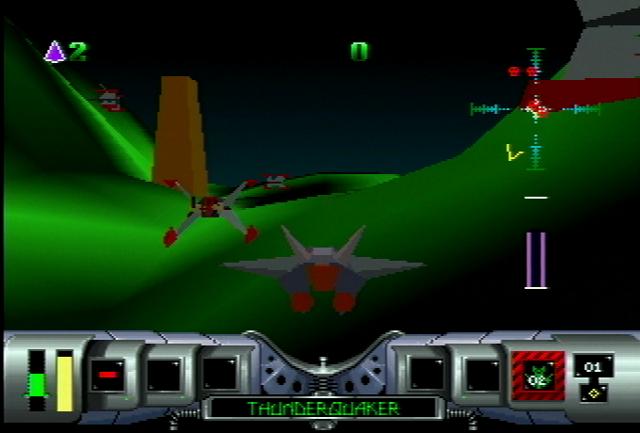The width and height of the screenshot is (640, 433).
Task: Select the yellow diamond pod counter icon
Action: pos(593,391)
